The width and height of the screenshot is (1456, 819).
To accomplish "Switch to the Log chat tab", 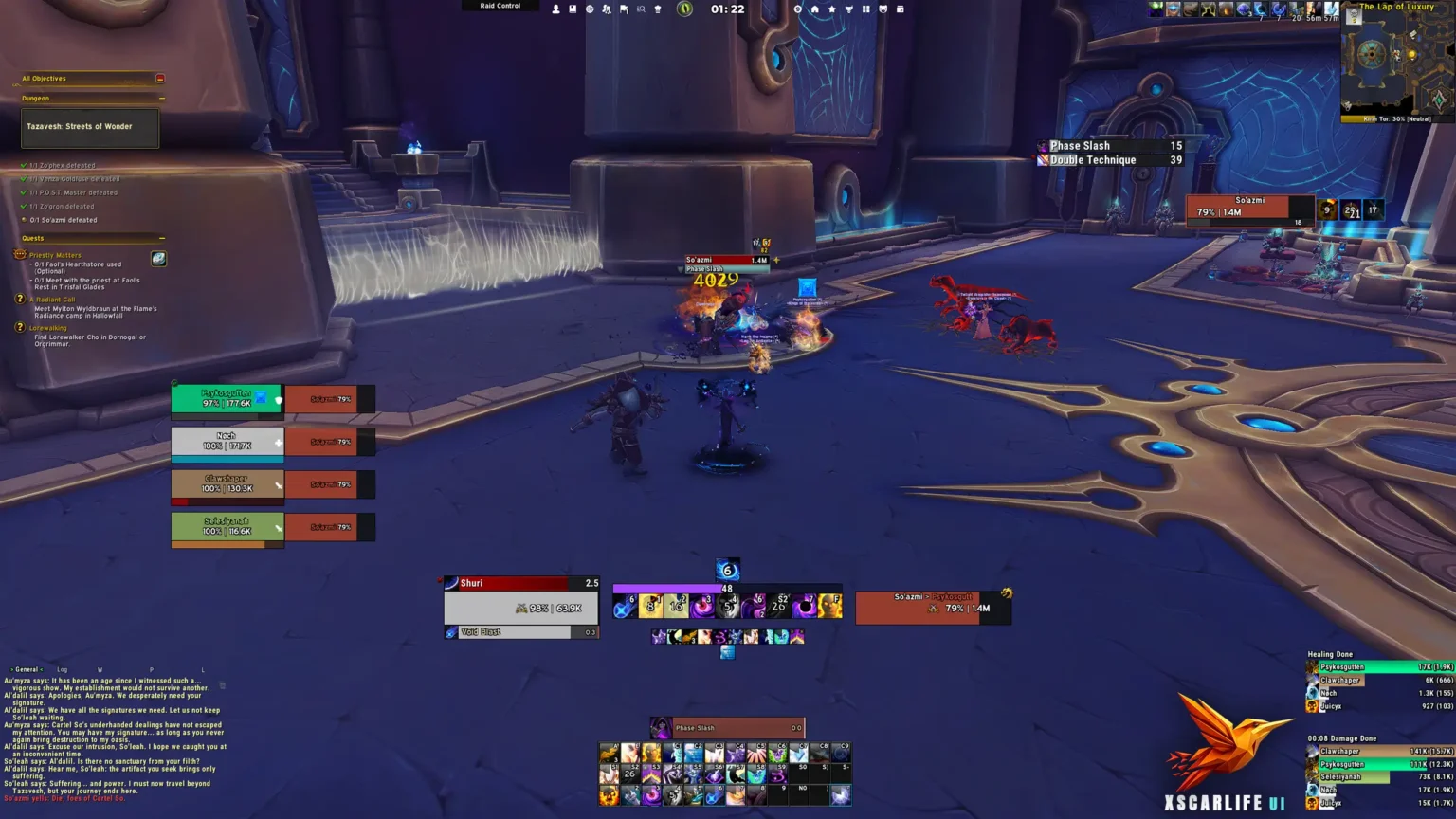I will (x=62, y=669).
